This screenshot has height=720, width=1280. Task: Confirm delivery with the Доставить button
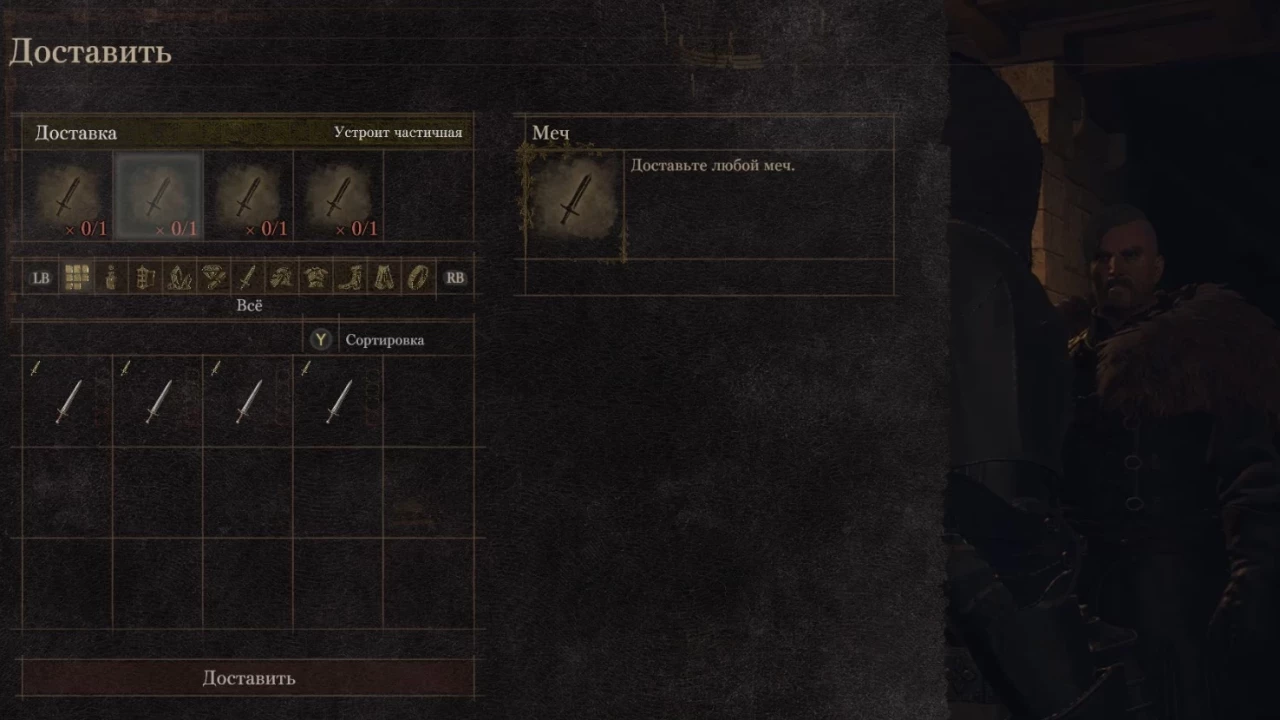pos(248,678)
